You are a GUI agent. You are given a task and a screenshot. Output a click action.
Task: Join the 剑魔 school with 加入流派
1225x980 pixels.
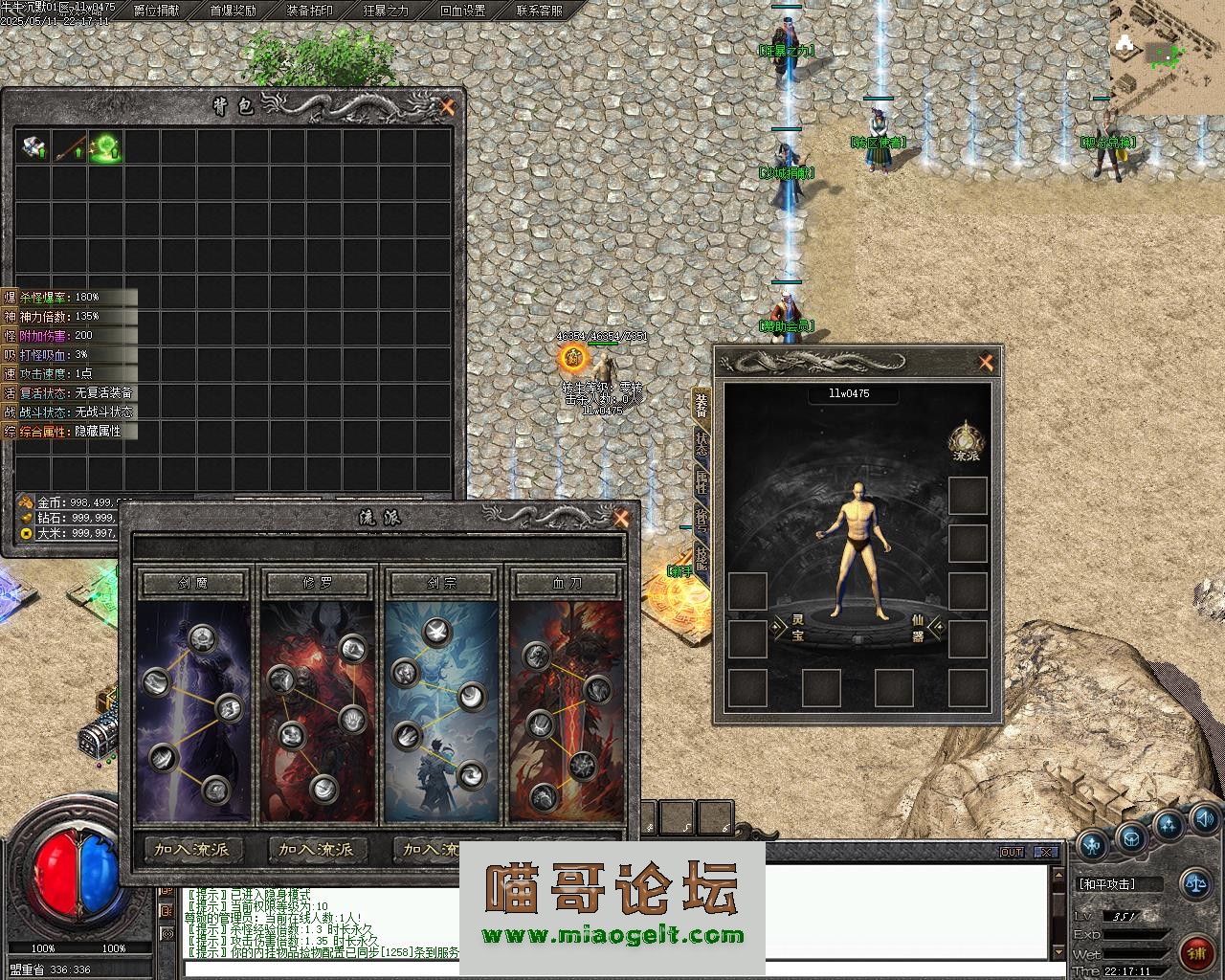192,849
